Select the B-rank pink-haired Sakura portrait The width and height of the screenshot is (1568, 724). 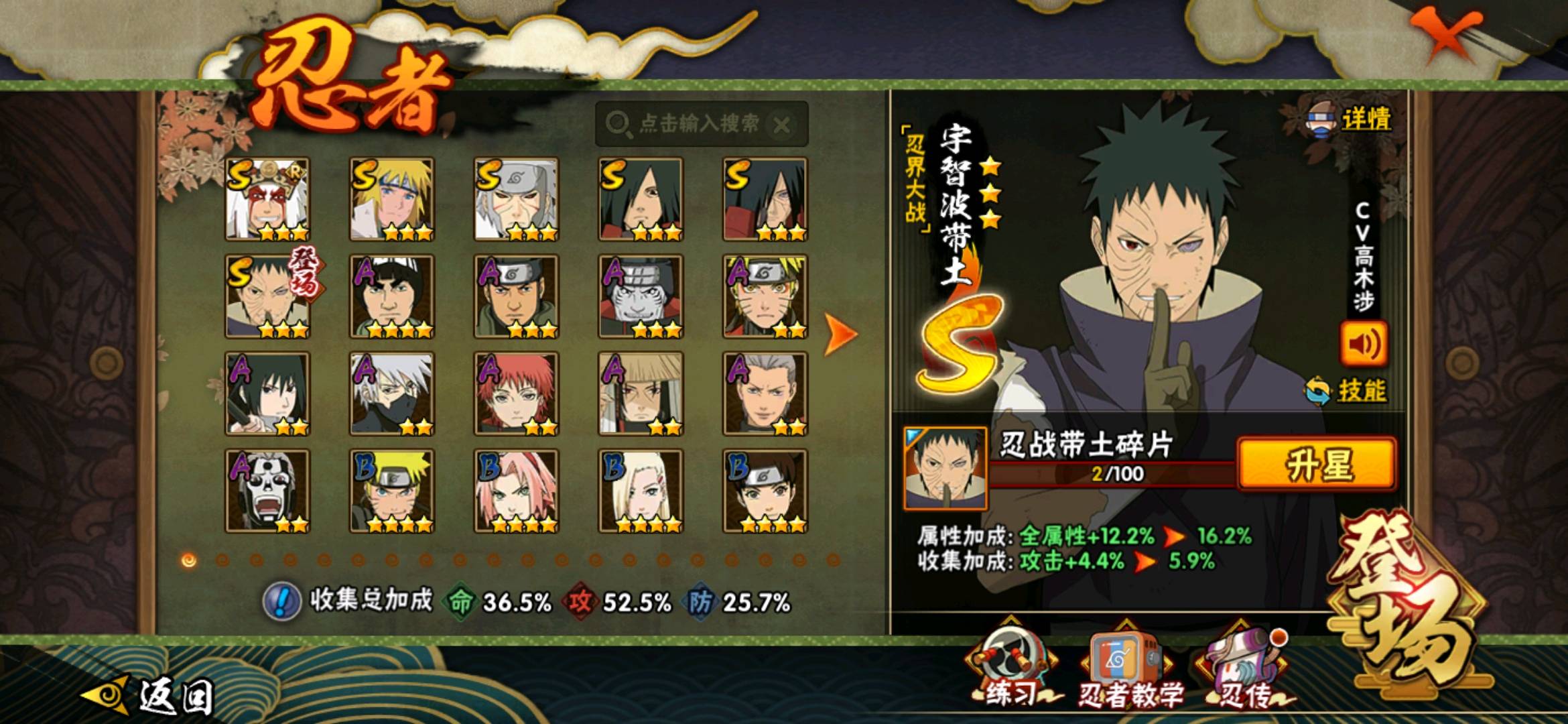(x=516, y=491)
